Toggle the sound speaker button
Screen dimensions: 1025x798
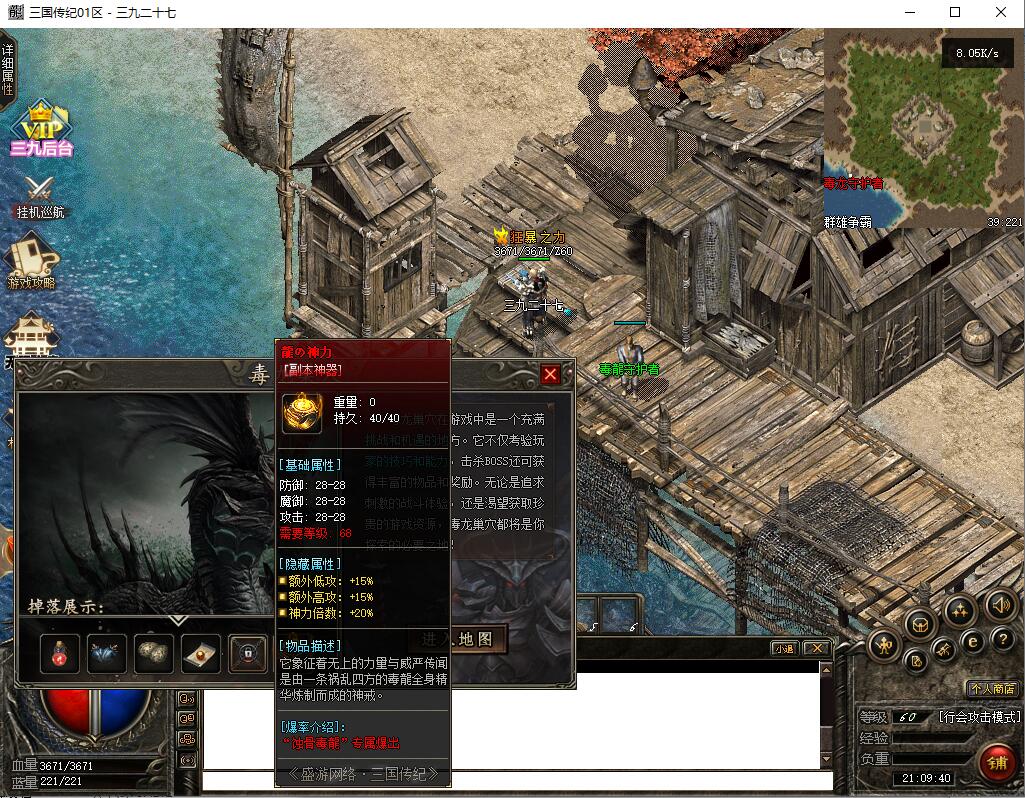tap(1000, 605)
